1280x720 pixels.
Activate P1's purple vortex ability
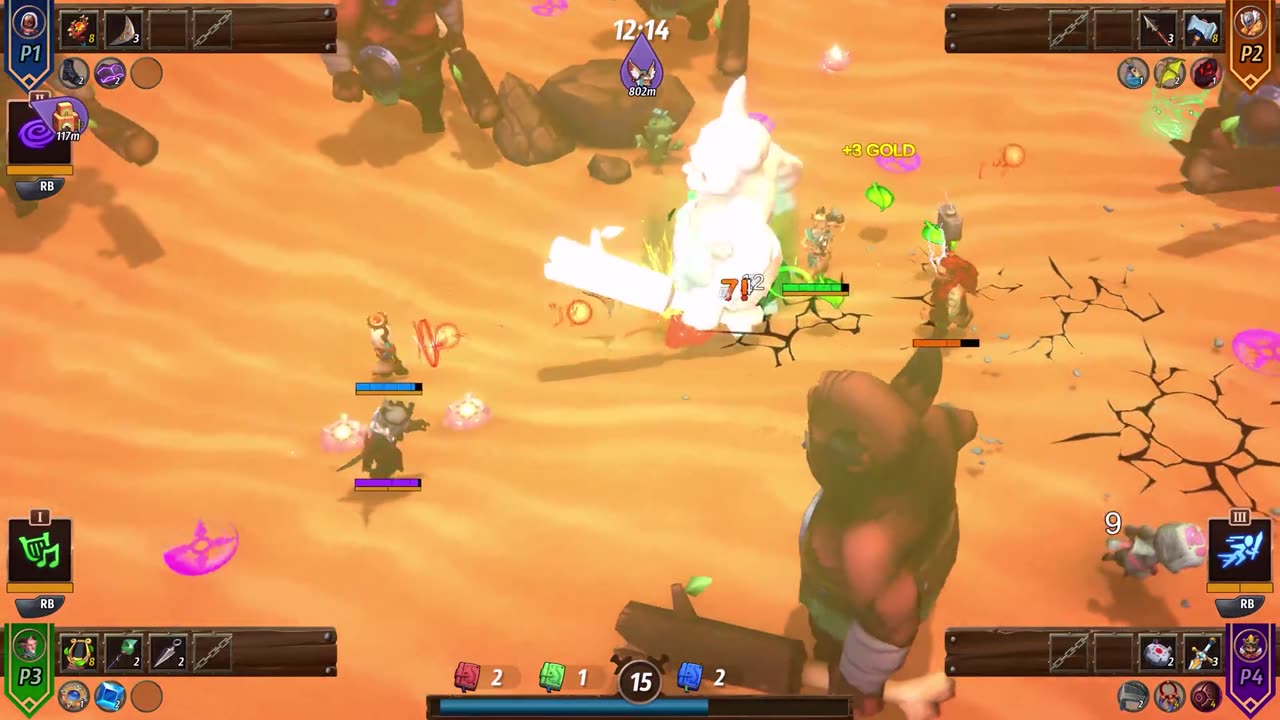(x=40, y=135)
